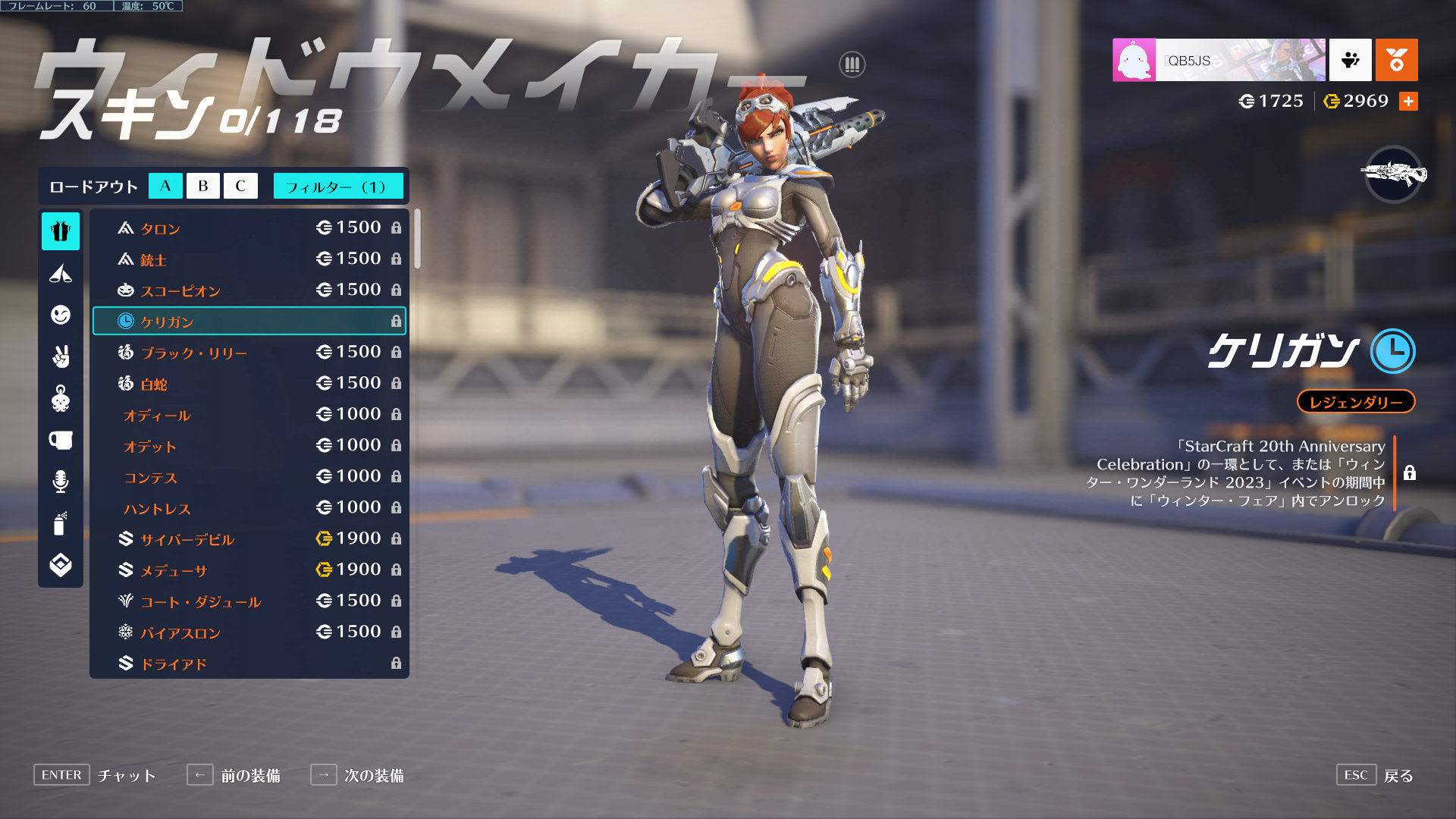The width and height of the screenshot is (1456, 819).
Task: Open the voice line microphone category
Action: click(61, 482)
